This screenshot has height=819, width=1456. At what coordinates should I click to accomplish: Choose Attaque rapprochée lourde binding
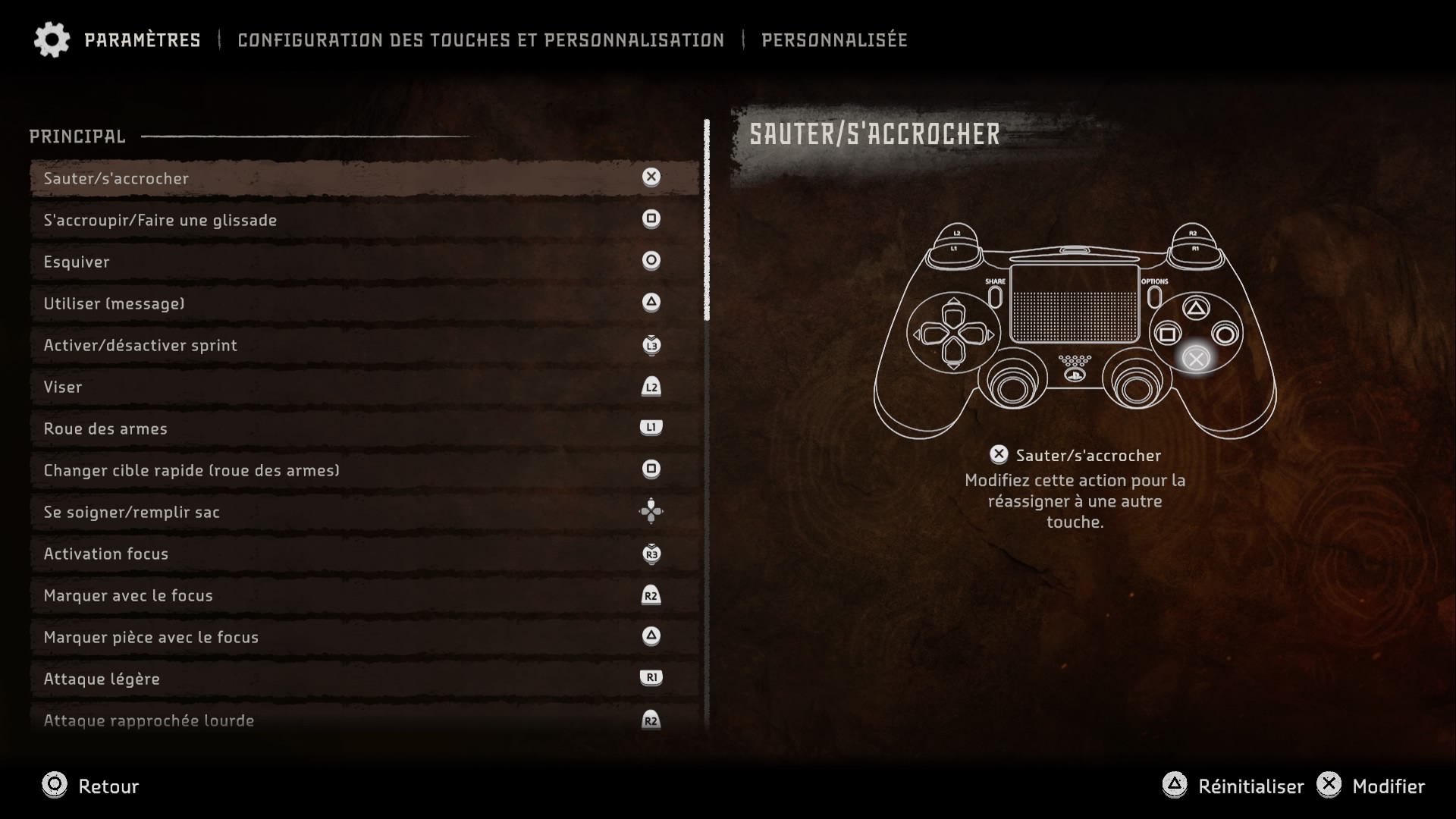click(x=364, y=720)
